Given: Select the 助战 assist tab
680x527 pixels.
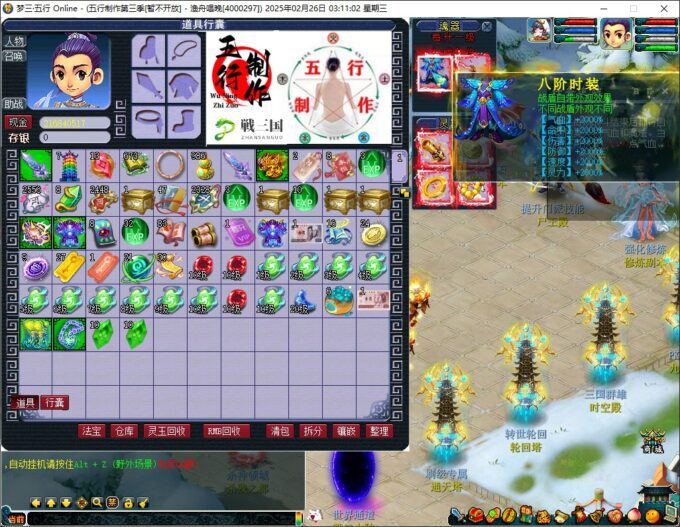Looking at the screenshot, I should [x=14, y=103].
